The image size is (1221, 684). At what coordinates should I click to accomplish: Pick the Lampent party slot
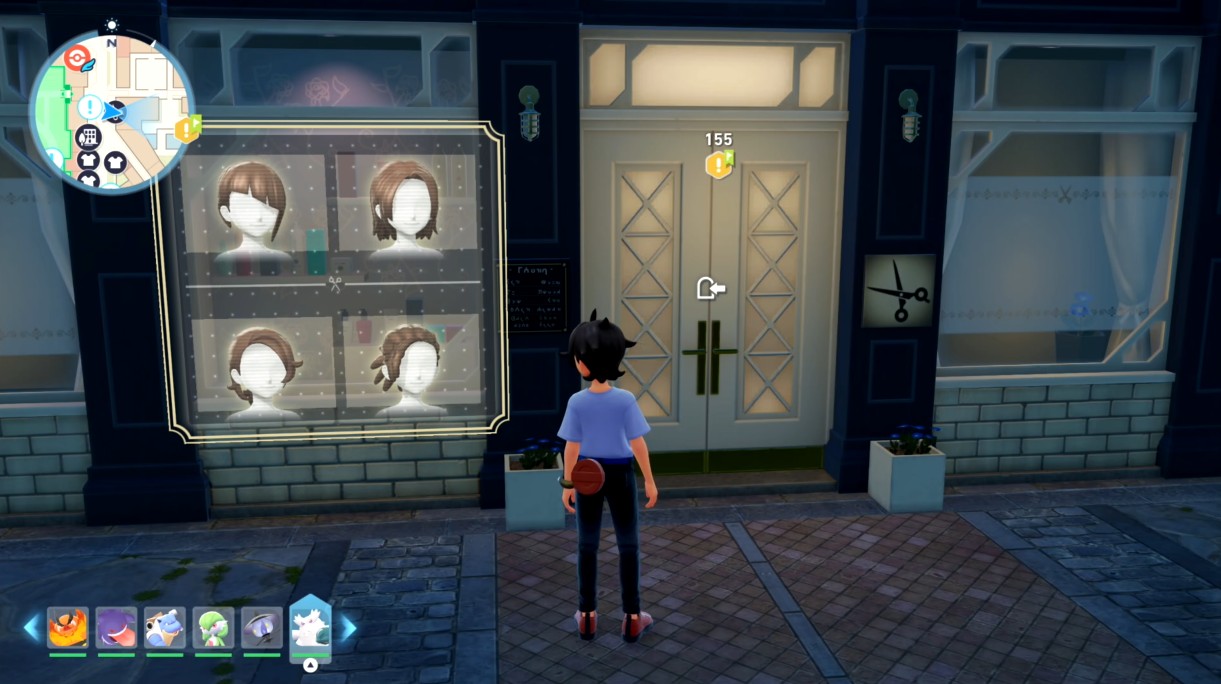point(262,627)
